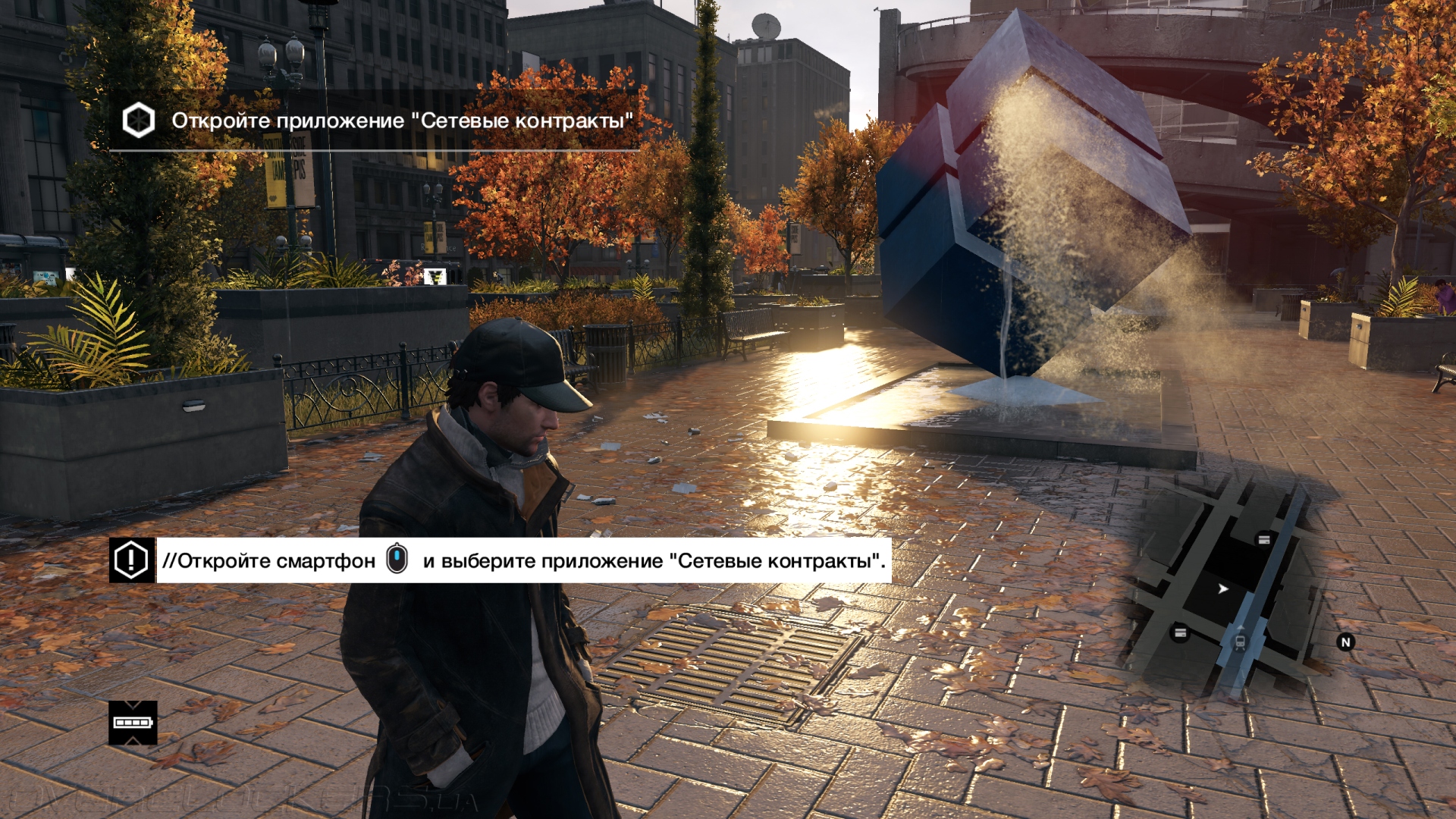Image resolution: width=1456 pixels, height=819 pixels.
Task: Select the train station marker on minimap
Action: (x=1240, y=642)
